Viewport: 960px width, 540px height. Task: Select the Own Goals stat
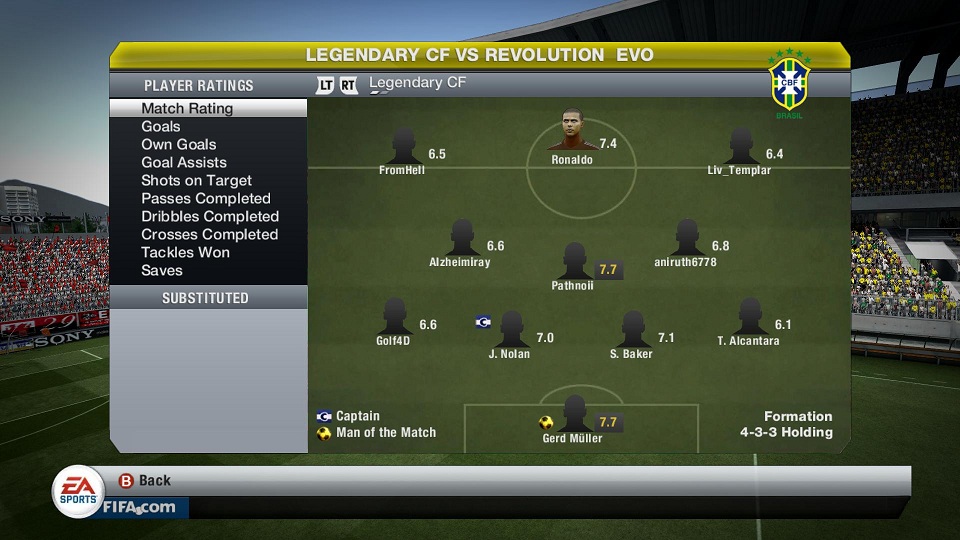click(x=179, y=144)
